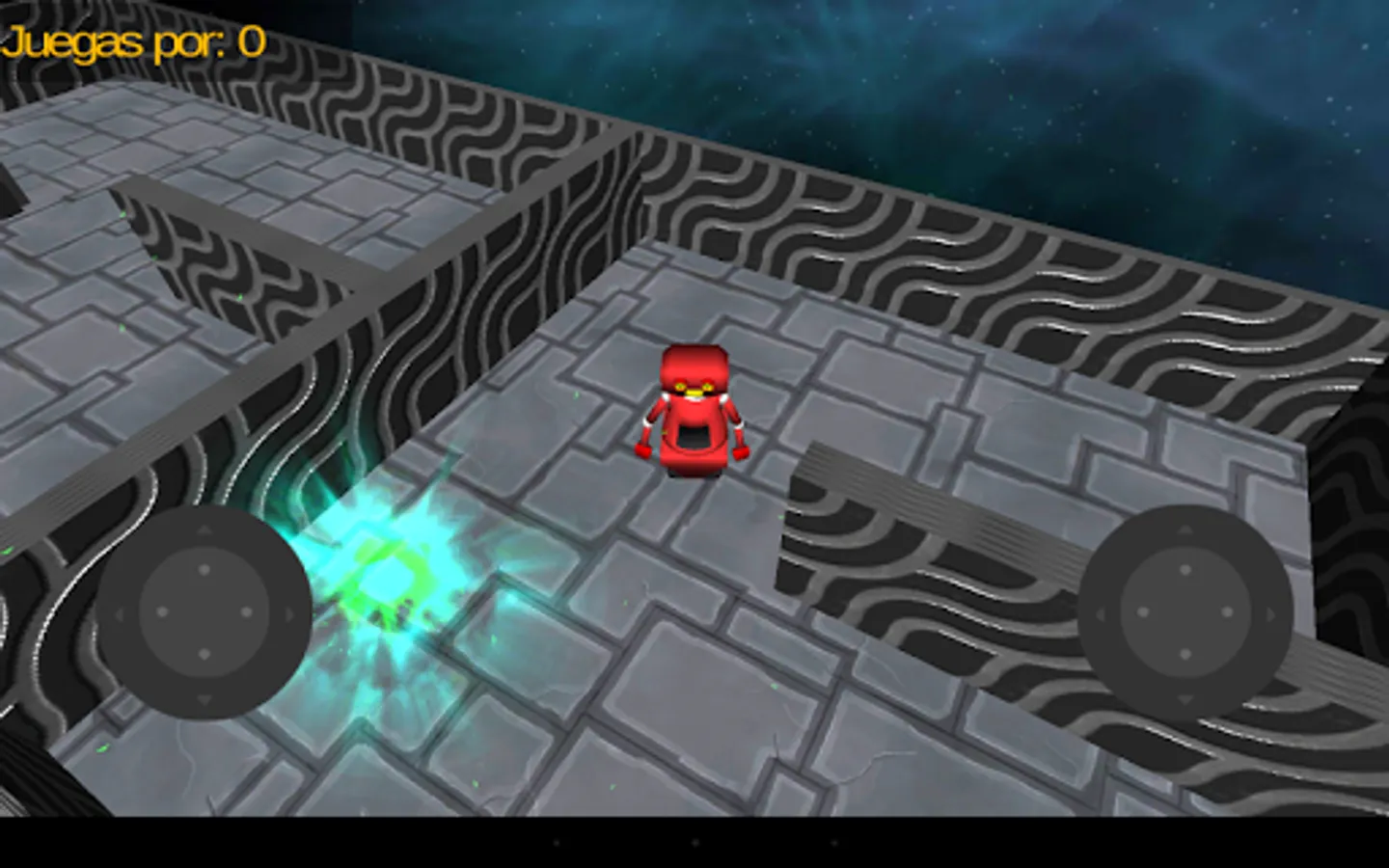The width and height of the screenshot is (1389, 868).
Task: Tap the center pad of the right joystick
Action: tap(1185, 612)
